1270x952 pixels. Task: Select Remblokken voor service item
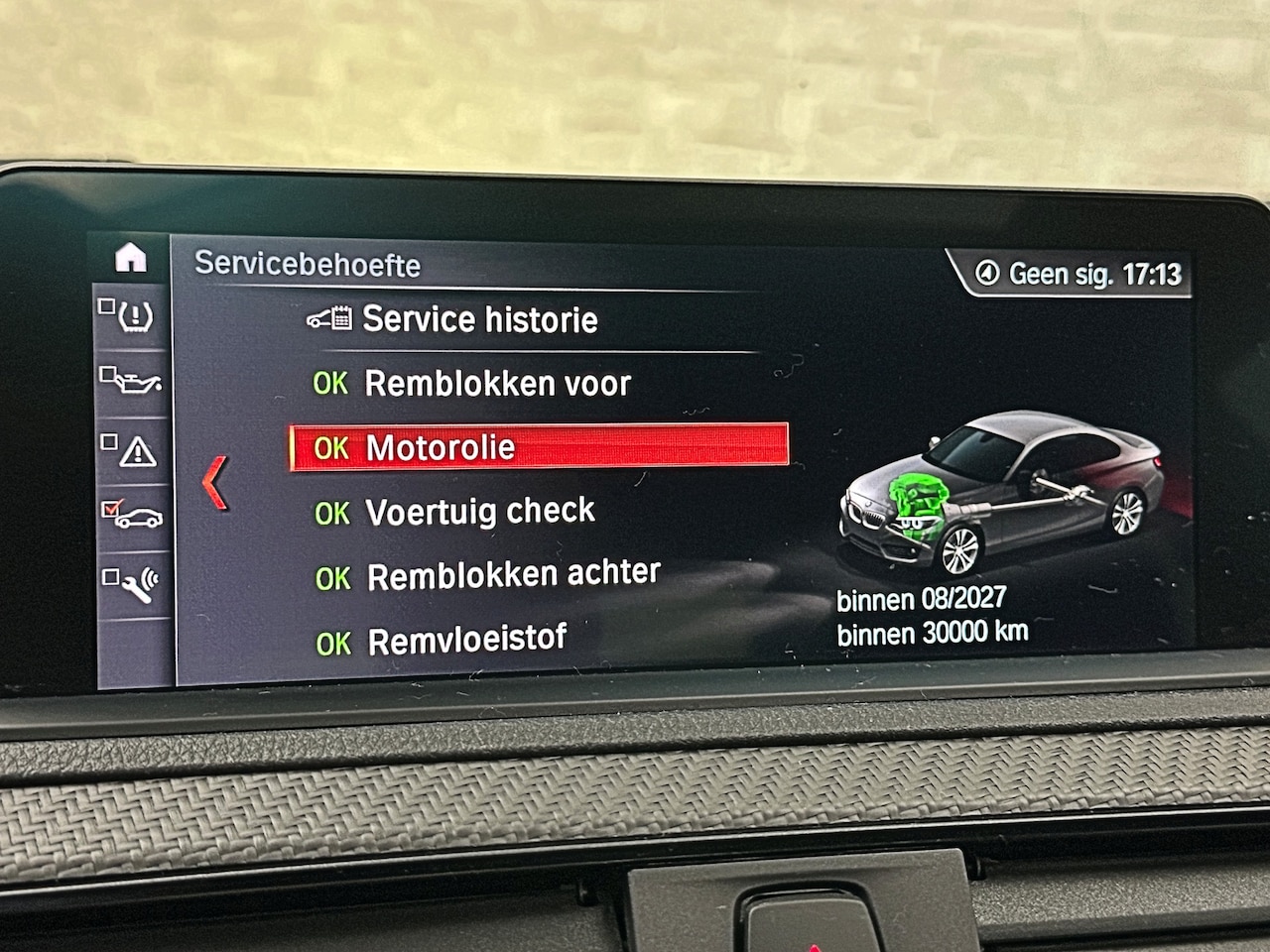pos(496,384)
